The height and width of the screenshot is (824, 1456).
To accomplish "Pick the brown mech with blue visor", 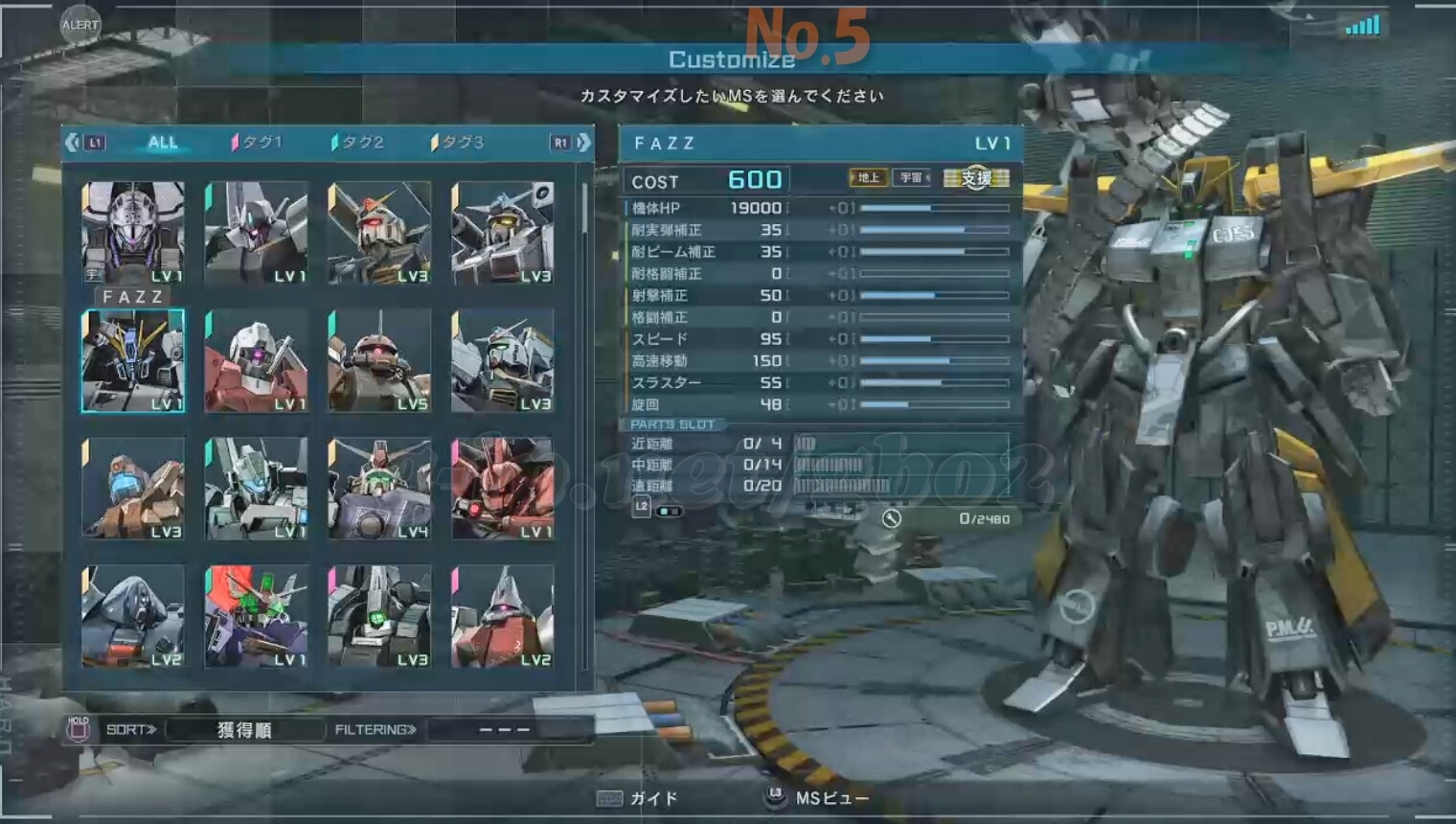I will coord(133,489).
